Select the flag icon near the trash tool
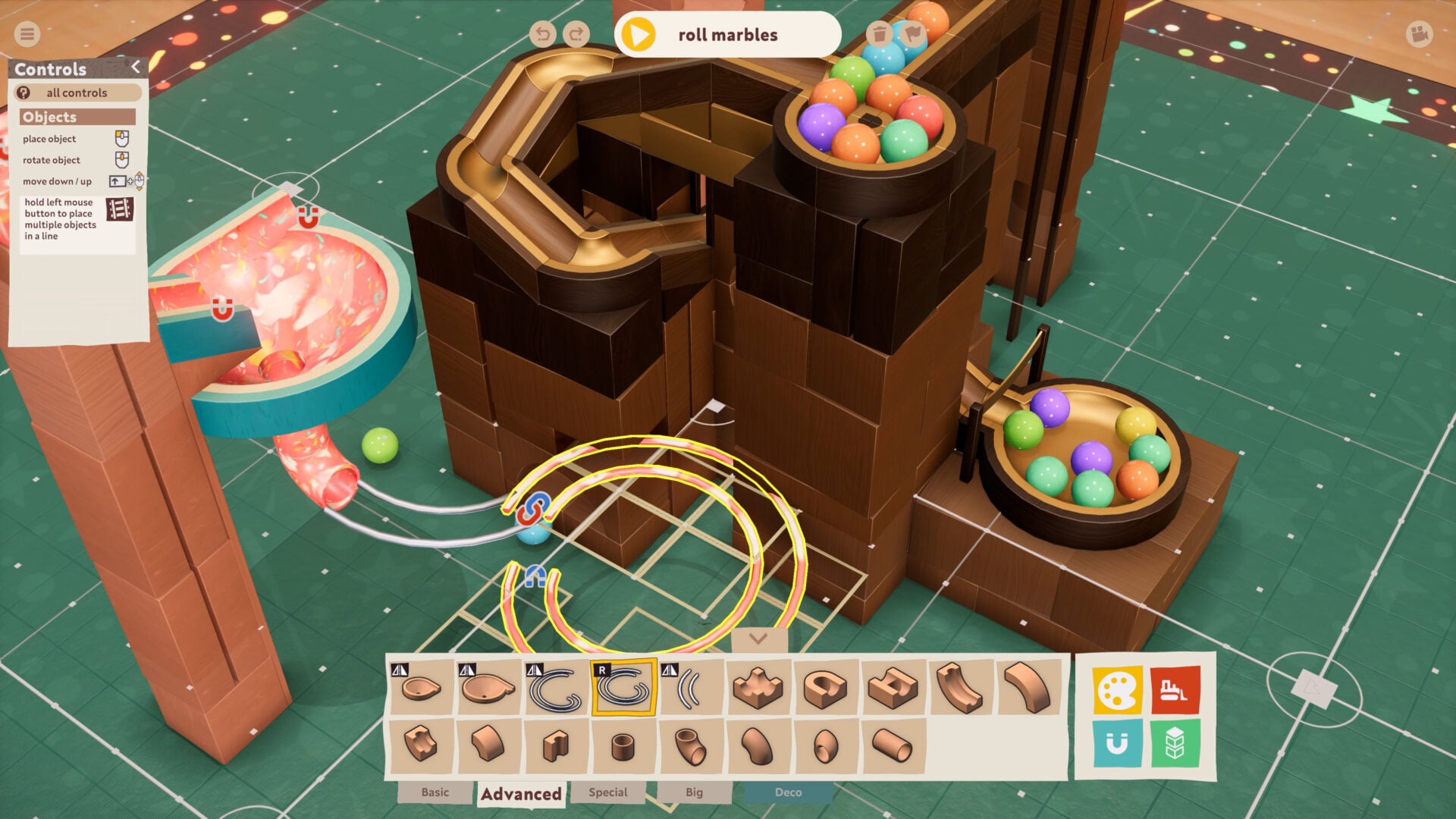 tap(914, 33)
